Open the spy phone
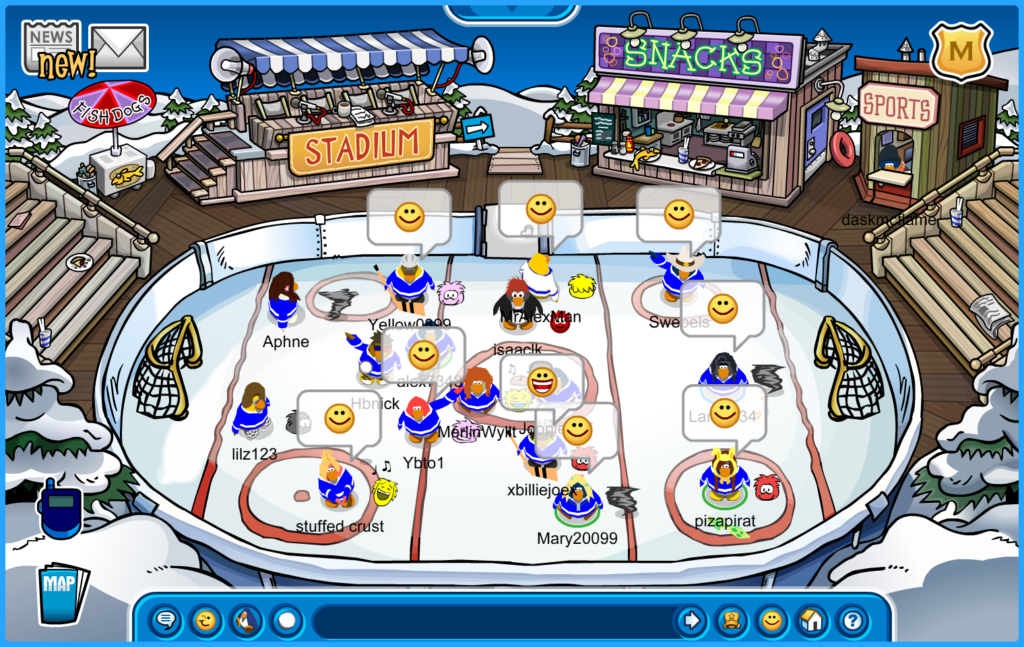 [60, 508]
